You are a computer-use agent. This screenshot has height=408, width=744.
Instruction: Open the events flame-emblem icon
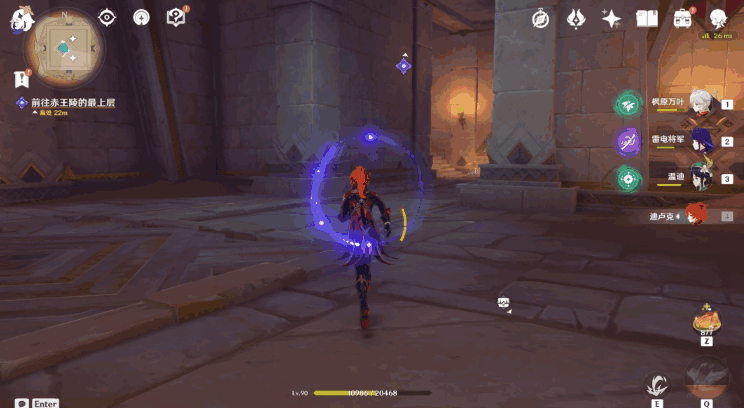pyautogui.click(x=576, y=19)
